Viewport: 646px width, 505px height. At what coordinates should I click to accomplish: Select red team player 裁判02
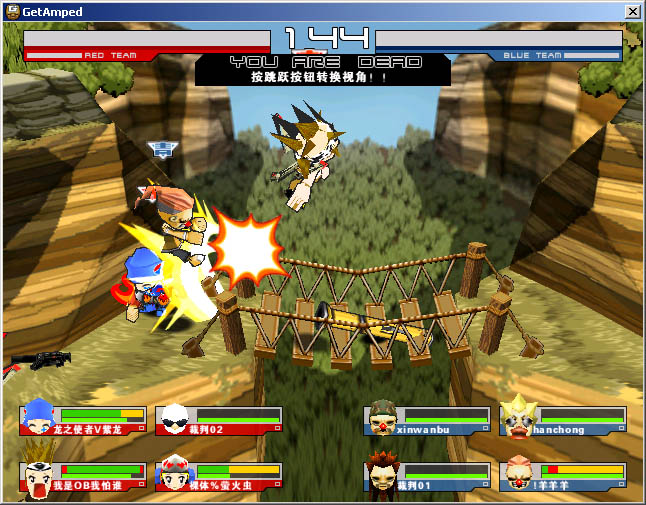219,420
